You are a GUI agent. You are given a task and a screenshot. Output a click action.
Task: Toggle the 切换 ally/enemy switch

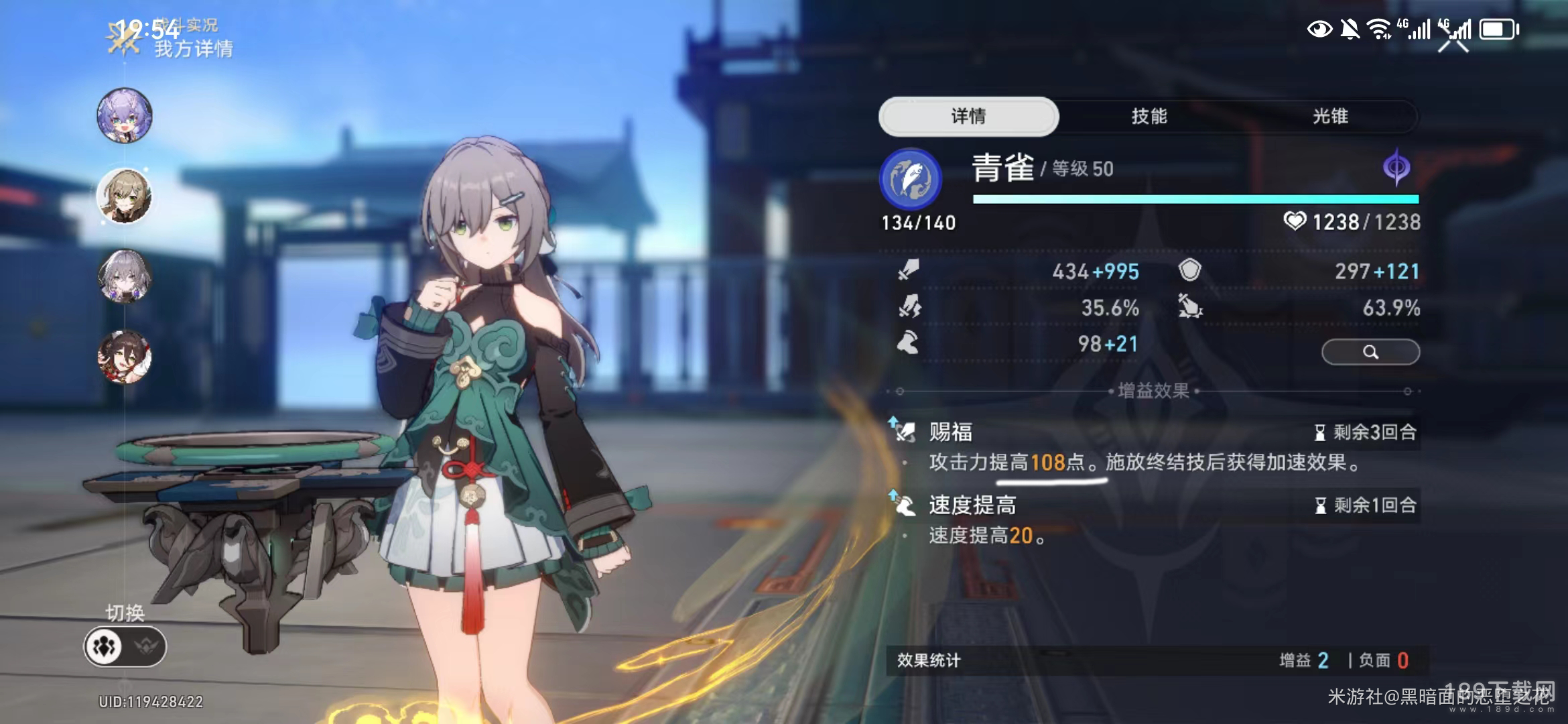pos(125,646)
